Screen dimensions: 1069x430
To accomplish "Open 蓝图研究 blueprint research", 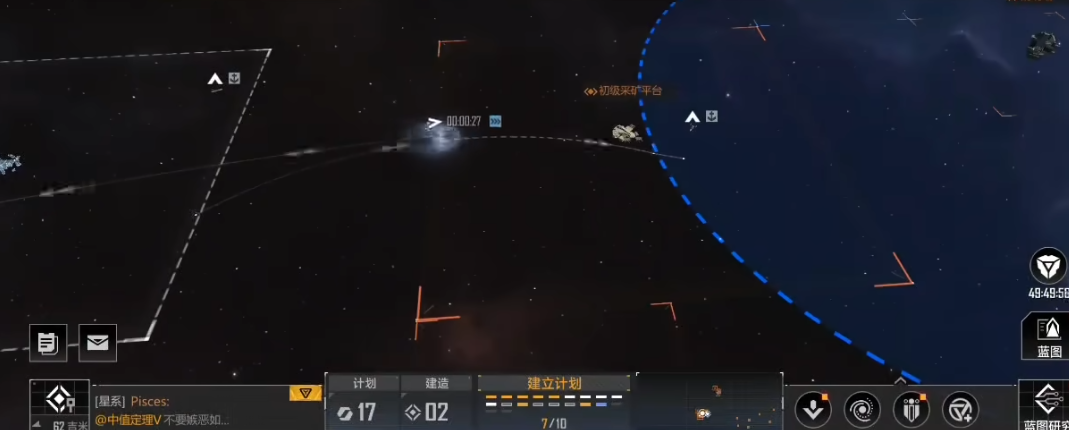I will coord(1046,406).
